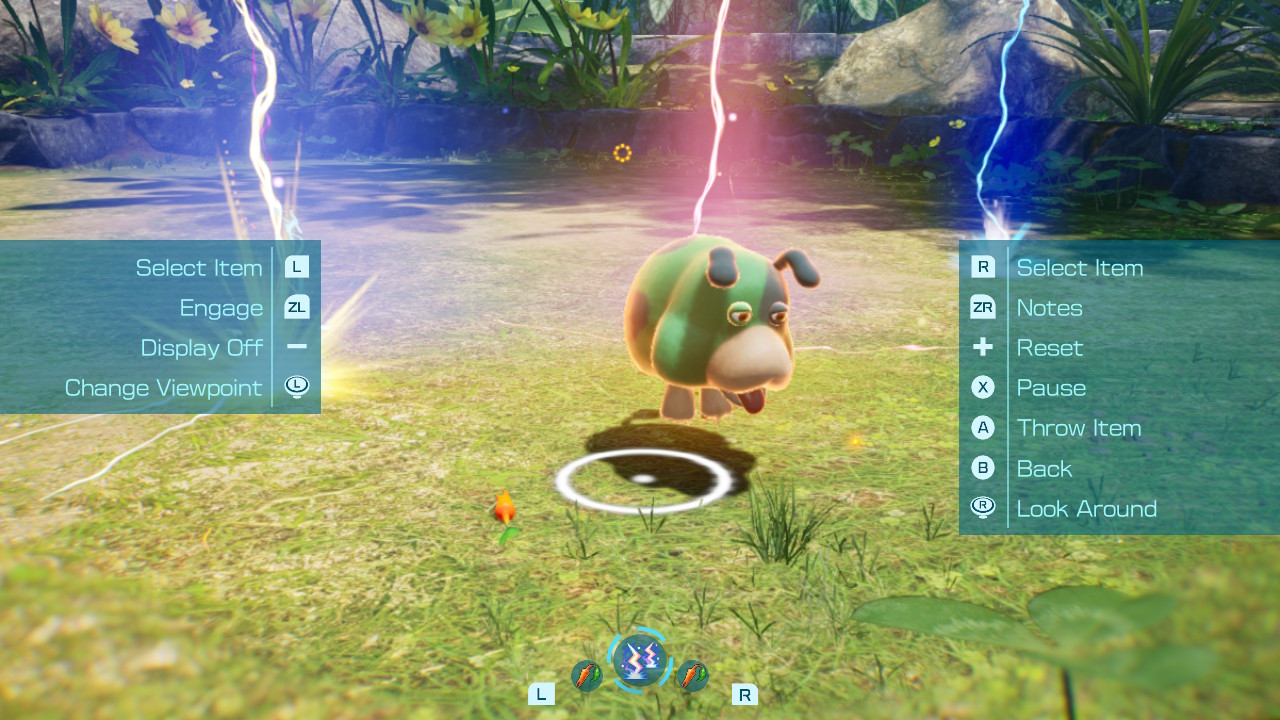This screenshot has height=720, width=1280.
Task: Select the lightning shock item icon
Action: (x=640, y=660)
